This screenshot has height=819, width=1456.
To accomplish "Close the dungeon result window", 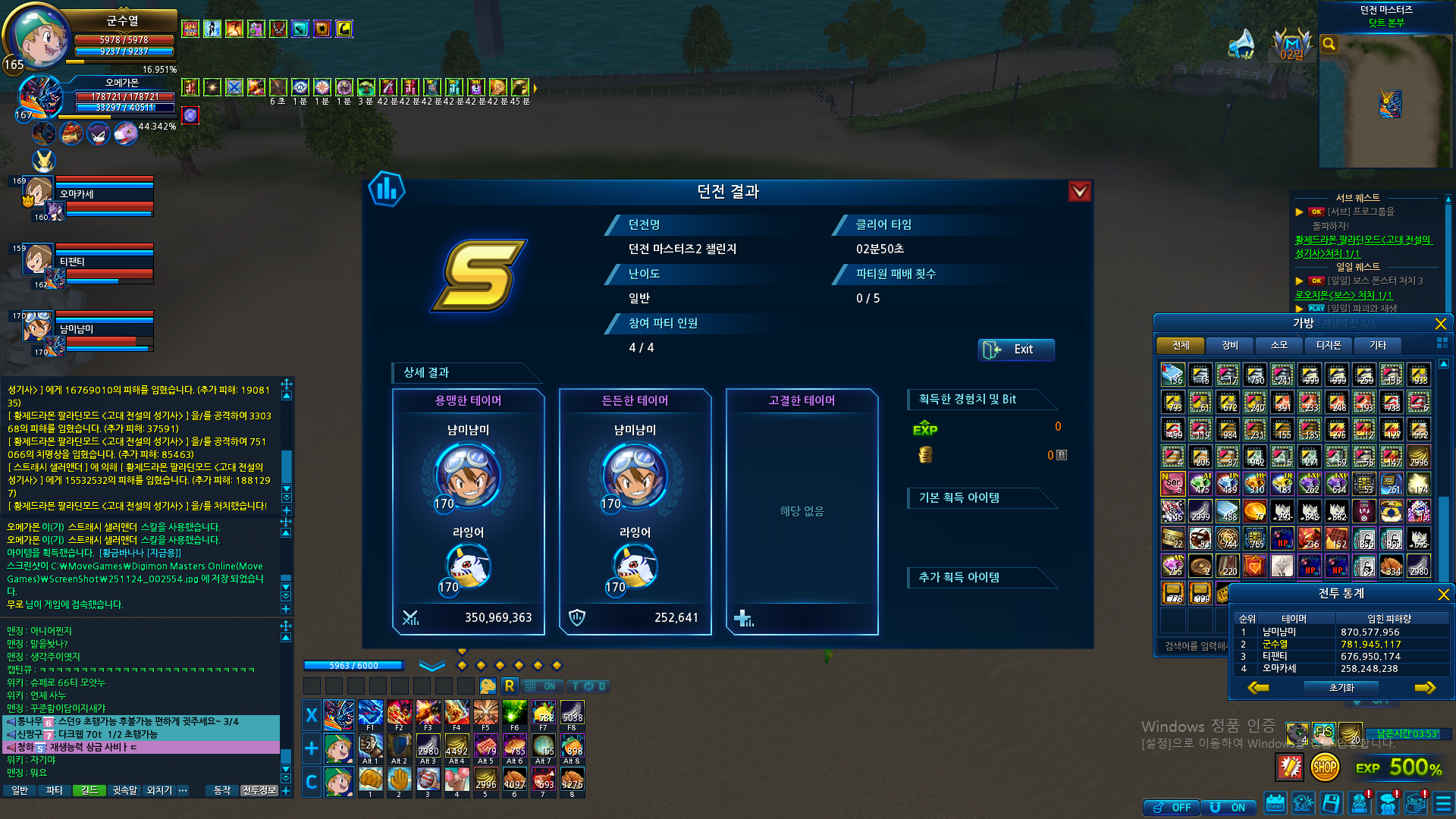I will pyautogui.click(x=1079, y=191).
